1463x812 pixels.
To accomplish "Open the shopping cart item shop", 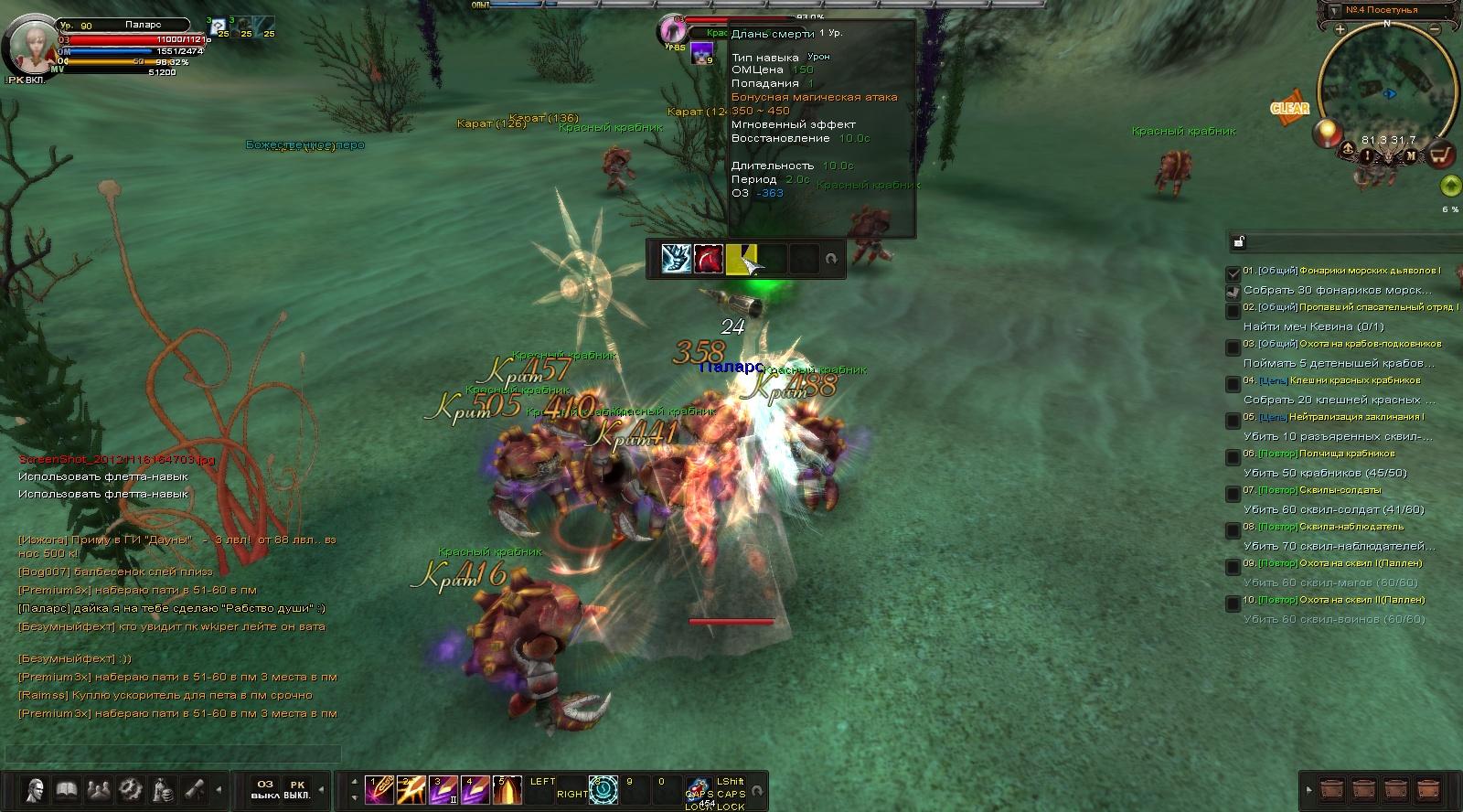I will coord(1442,155).
